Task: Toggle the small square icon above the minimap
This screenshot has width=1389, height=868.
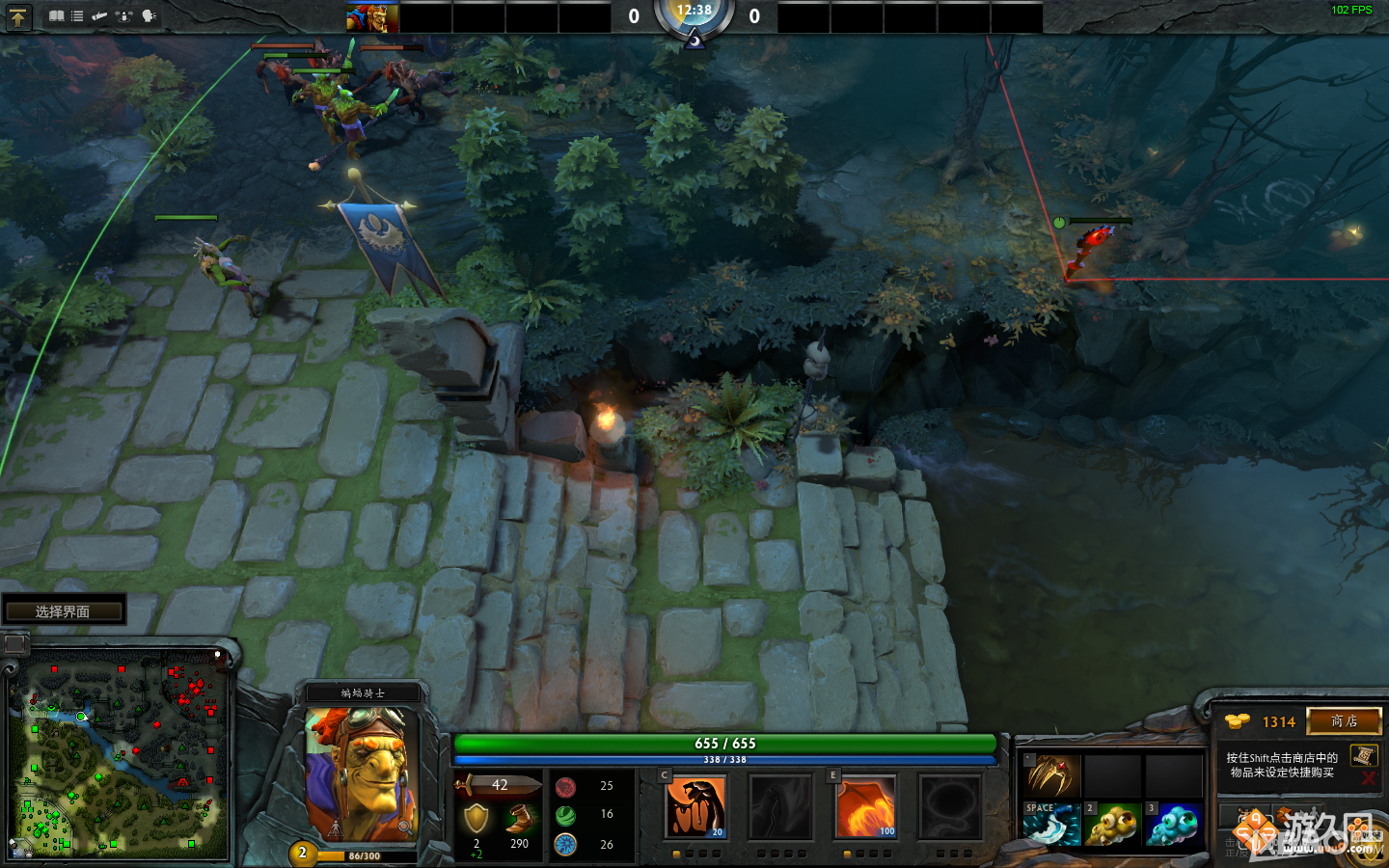Action: [x=14, y=642]
